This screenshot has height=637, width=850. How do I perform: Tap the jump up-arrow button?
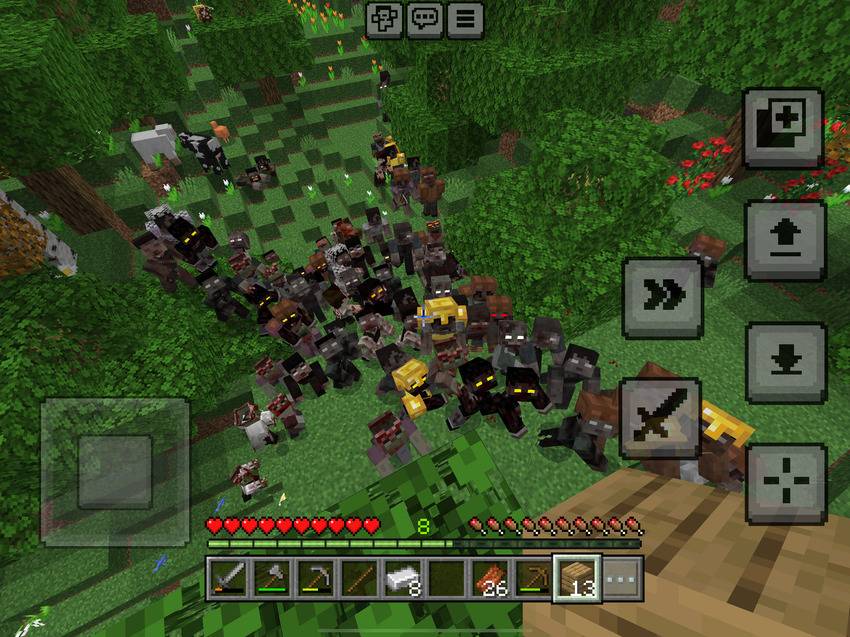(785, 241)
